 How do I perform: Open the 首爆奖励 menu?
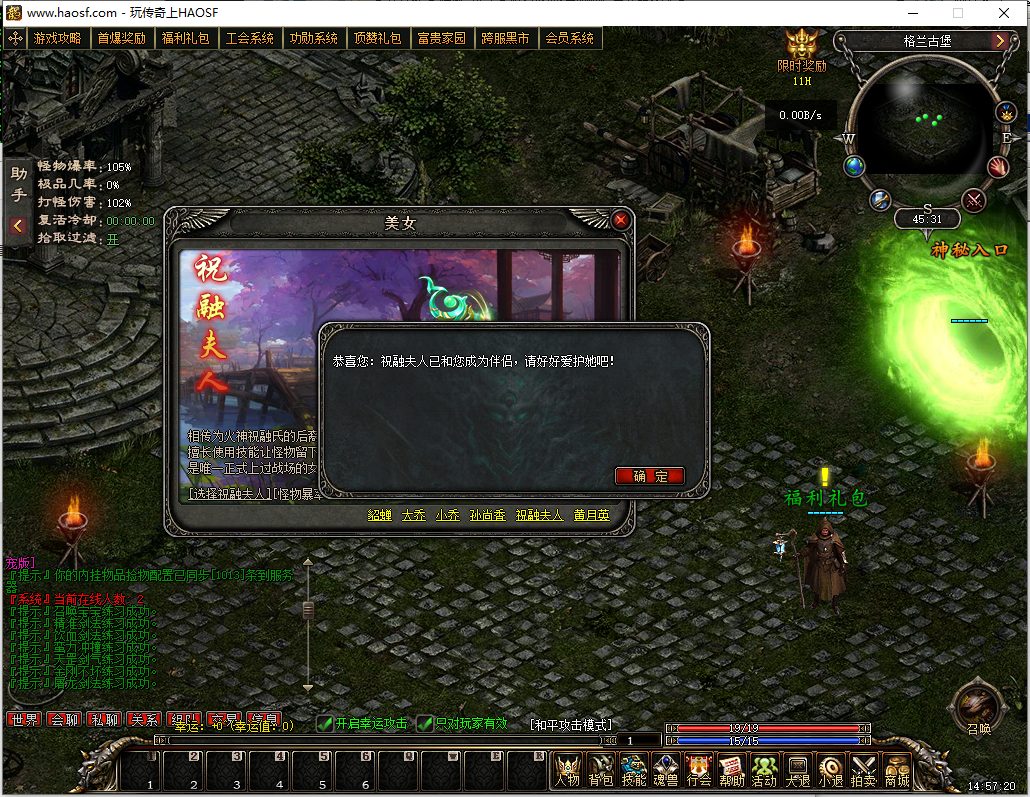point(121,39)
